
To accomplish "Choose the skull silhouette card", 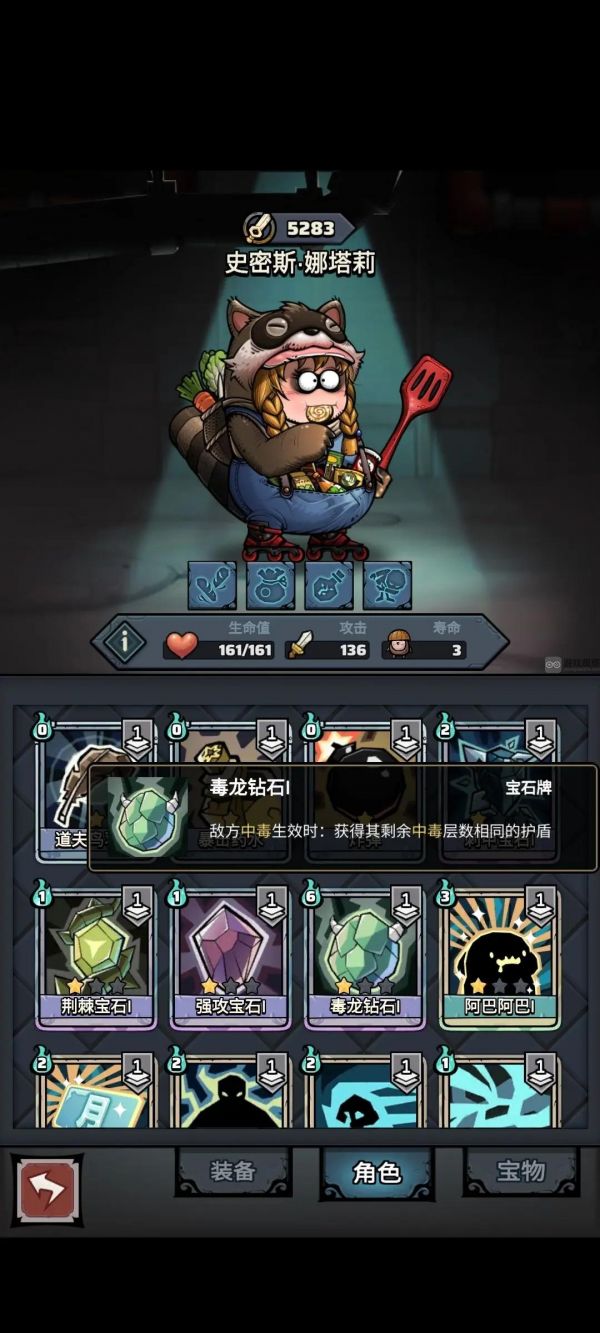I will click(x=365, y=1095).
